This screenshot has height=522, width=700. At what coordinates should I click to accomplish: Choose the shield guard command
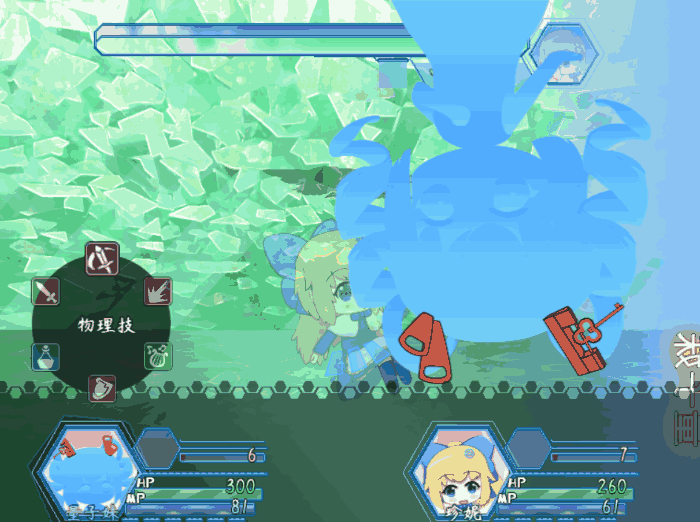(x=102, y=387)
